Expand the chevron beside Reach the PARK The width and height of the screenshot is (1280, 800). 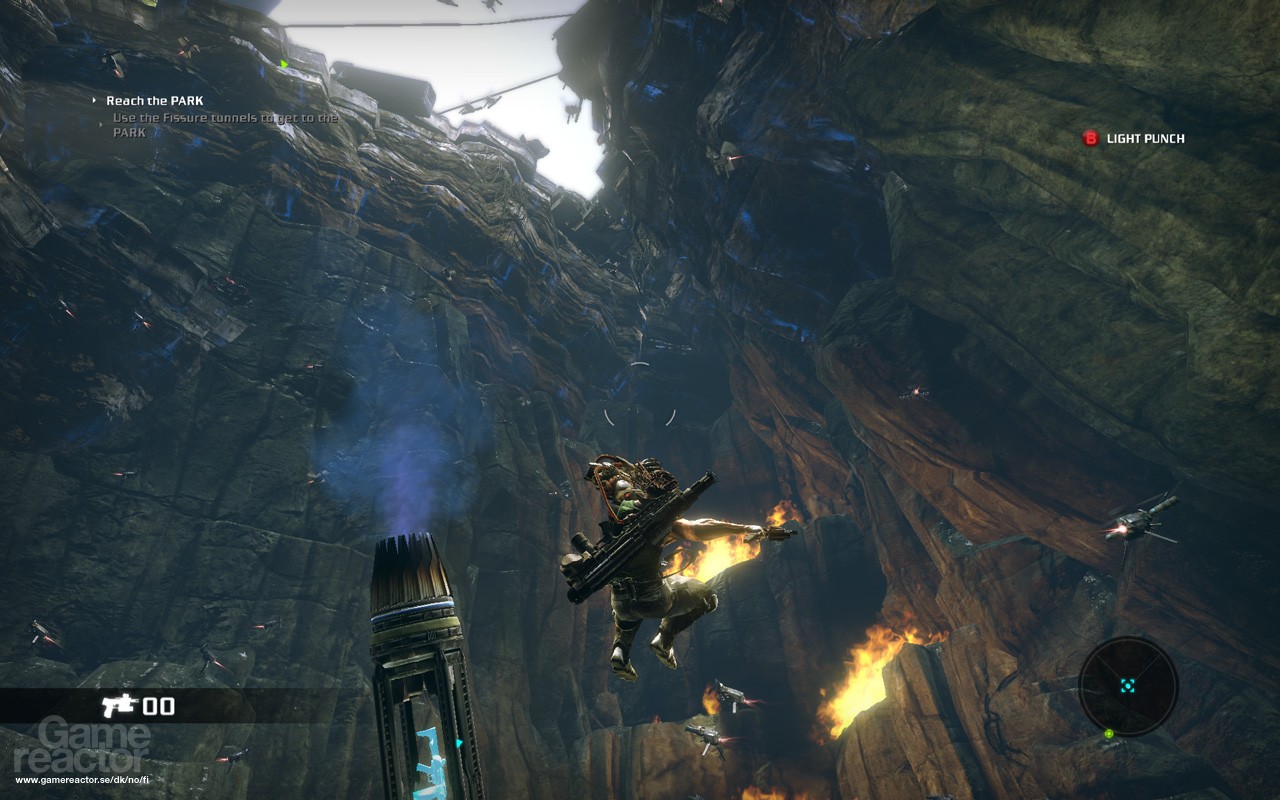(x=94, y=99)
